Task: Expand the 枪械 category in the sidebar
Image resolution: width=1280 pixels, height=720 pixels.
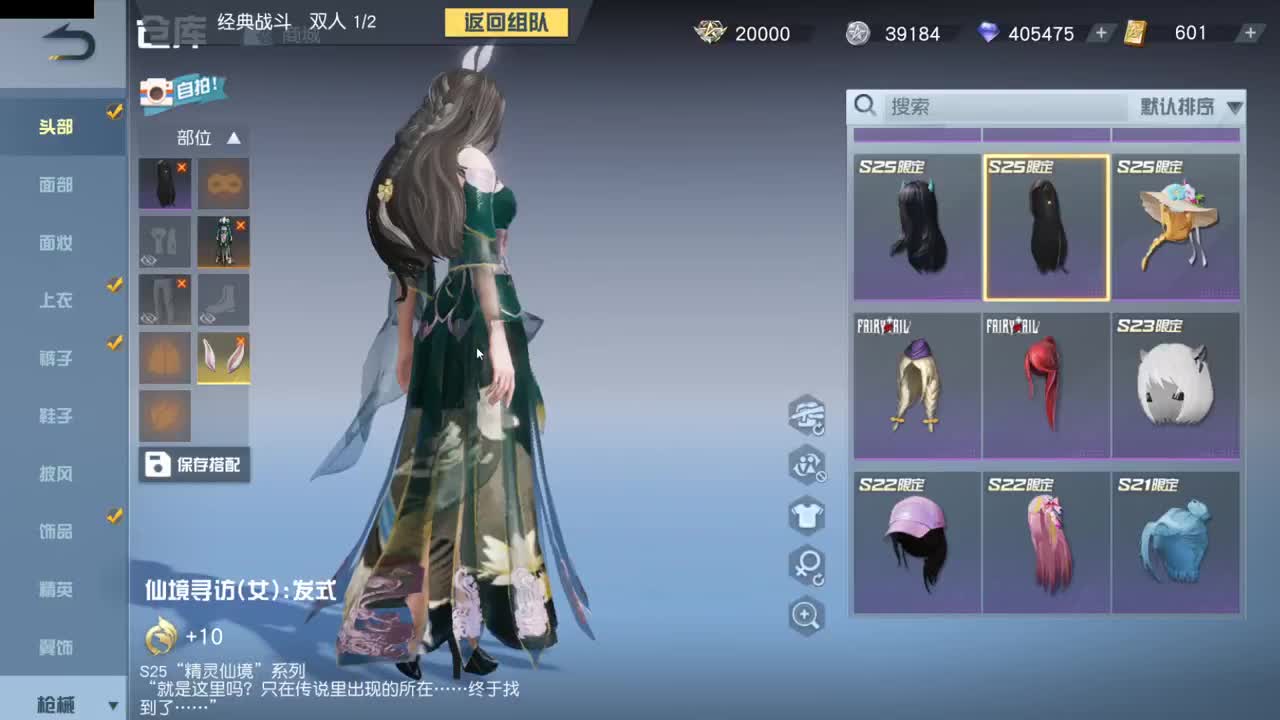Action: [62, 703]
